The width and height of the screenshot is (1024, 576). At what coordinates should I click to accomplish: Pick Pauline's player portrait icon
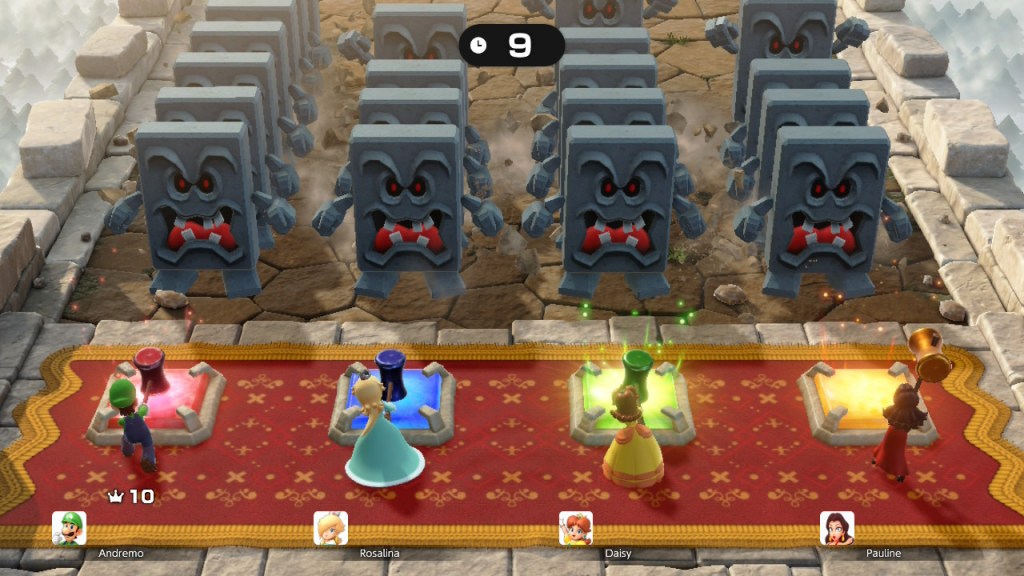click(x=837, y=528)
